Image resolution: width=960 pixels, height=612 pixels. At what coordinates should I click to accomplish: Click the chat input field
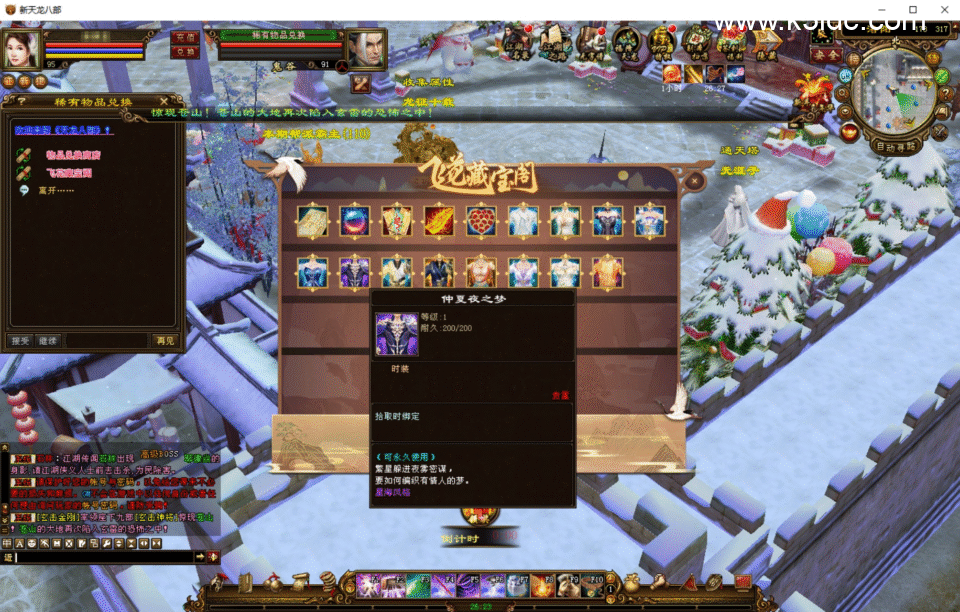point(100,556)
